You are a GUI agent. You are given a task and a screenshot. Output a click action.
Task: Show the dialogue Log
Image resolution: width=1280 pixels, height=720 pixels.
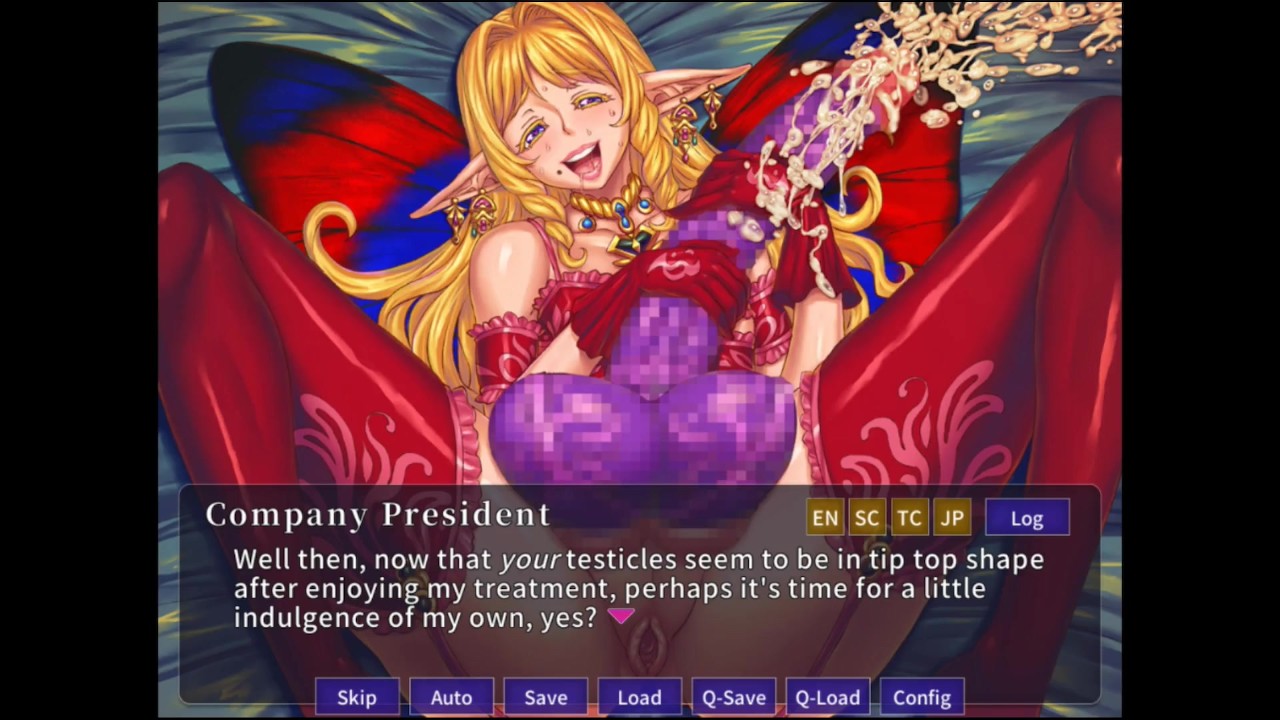[1027, 518]
